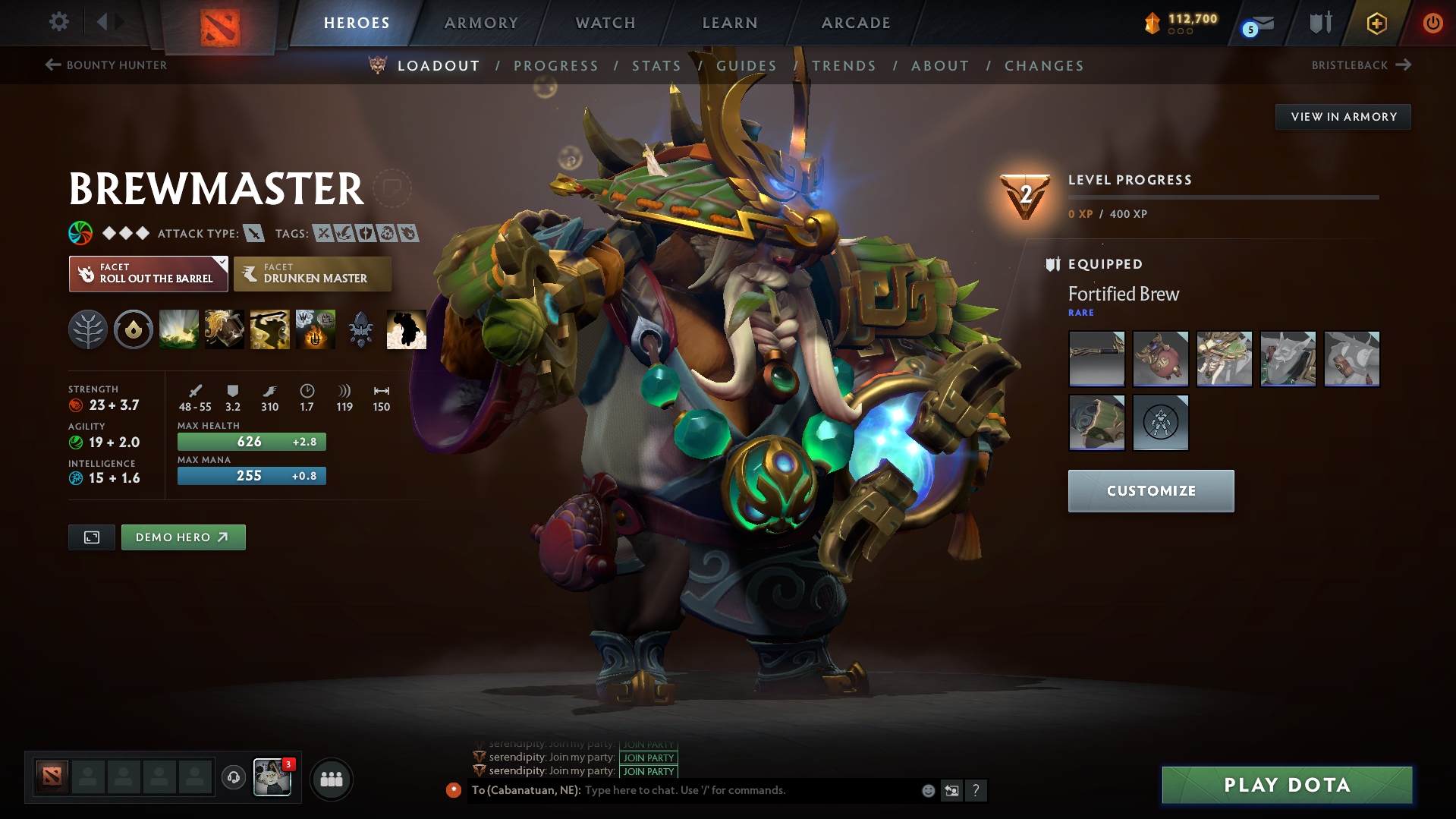
Task: Switch to the Drunken Master facet
Action: point(312,273)
